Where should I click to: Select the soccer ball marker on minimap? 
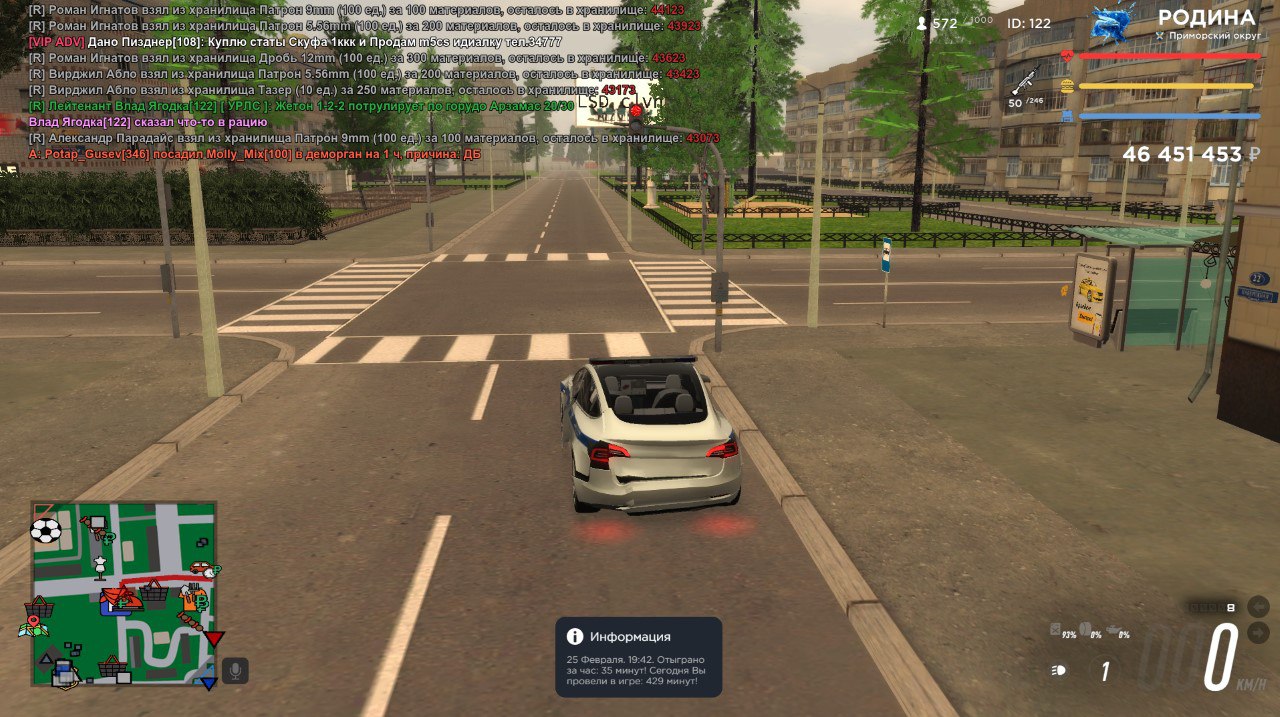click(46, 530)
